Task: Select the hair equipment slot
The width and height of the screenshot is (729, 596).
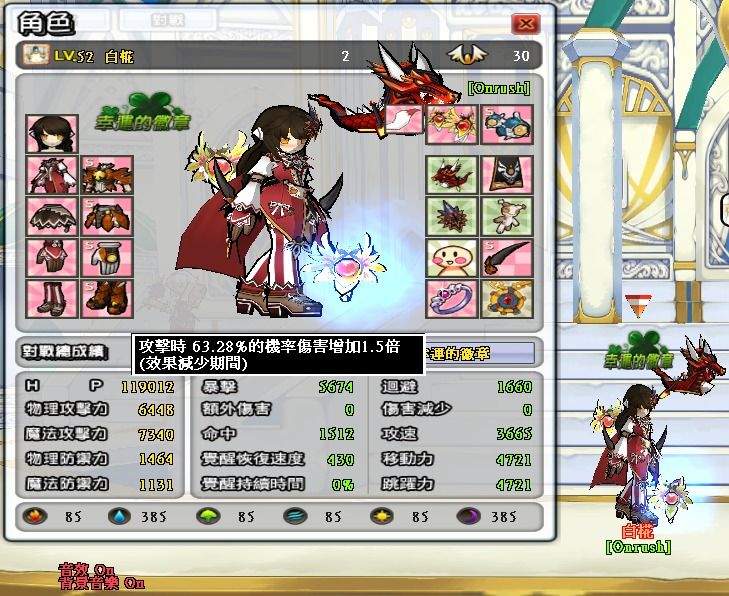Action: (46, 133)
